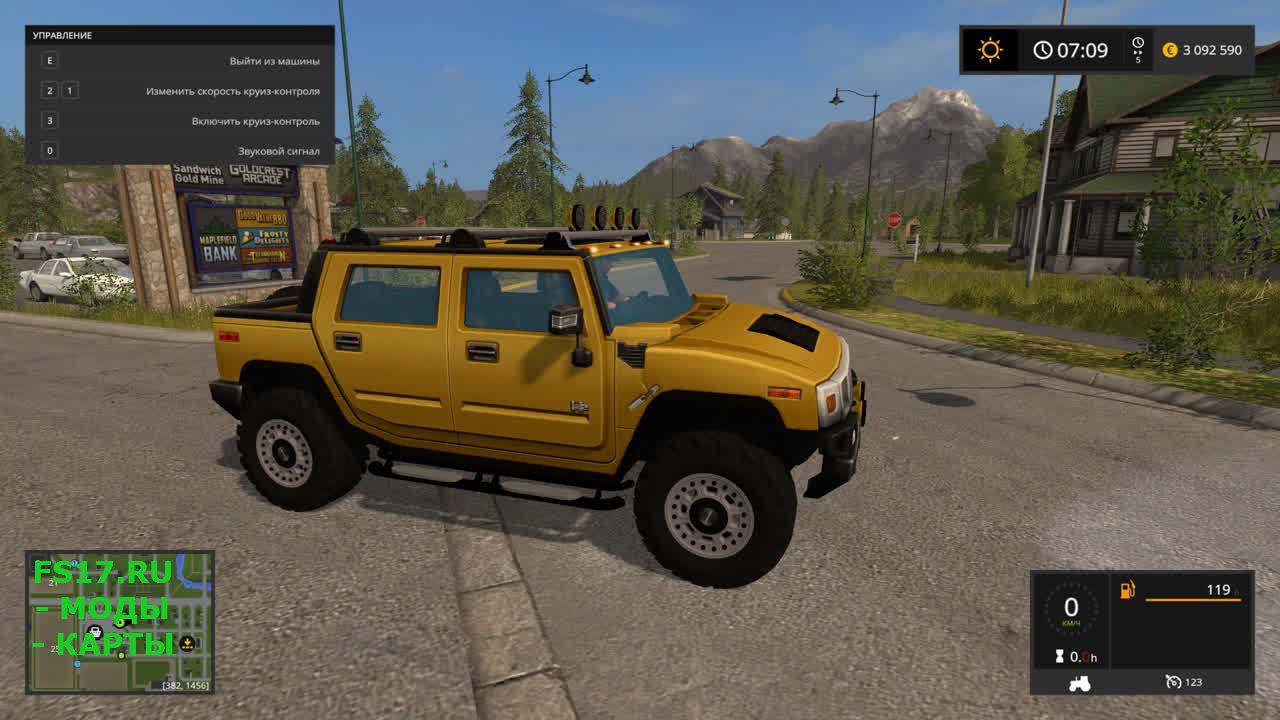Toggle the cruise control speed icon

(1173, 682)
